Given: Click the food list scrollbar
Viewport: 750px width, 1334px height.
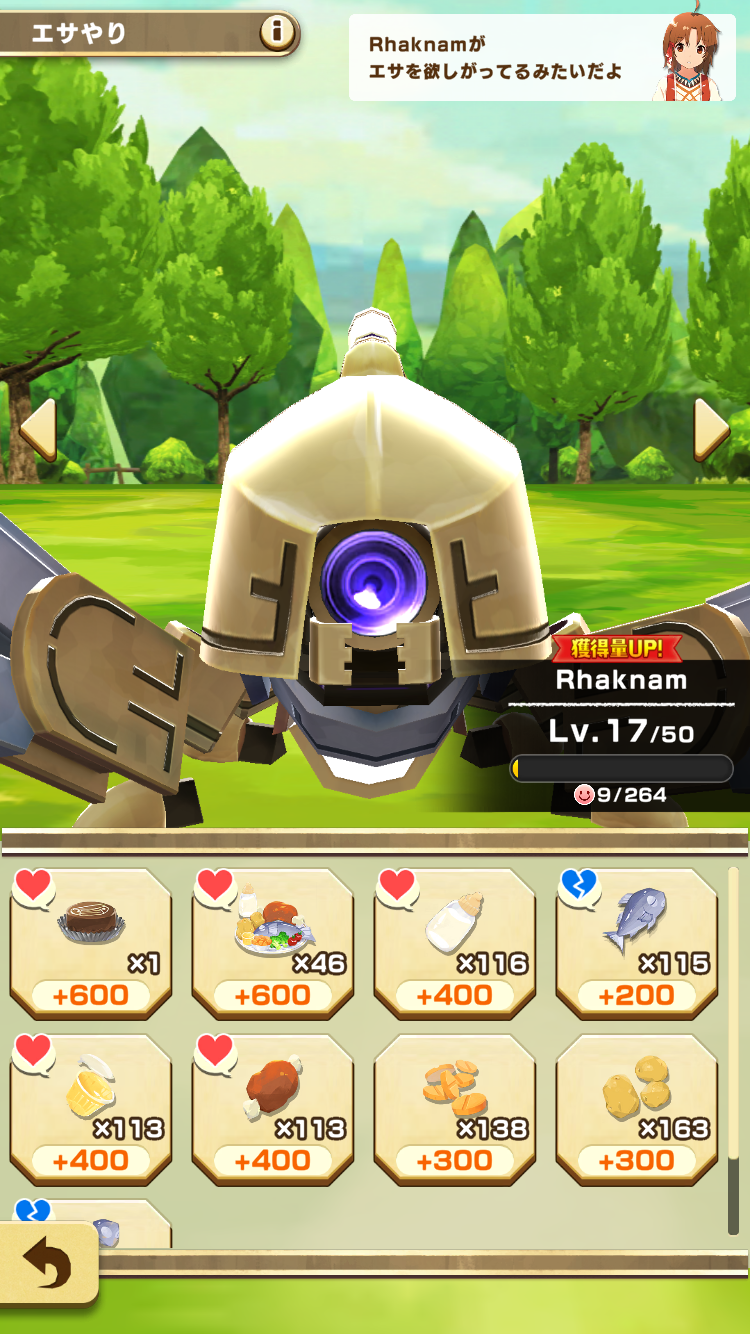Looking at the screenshot, I should [x=733, y=1050].
